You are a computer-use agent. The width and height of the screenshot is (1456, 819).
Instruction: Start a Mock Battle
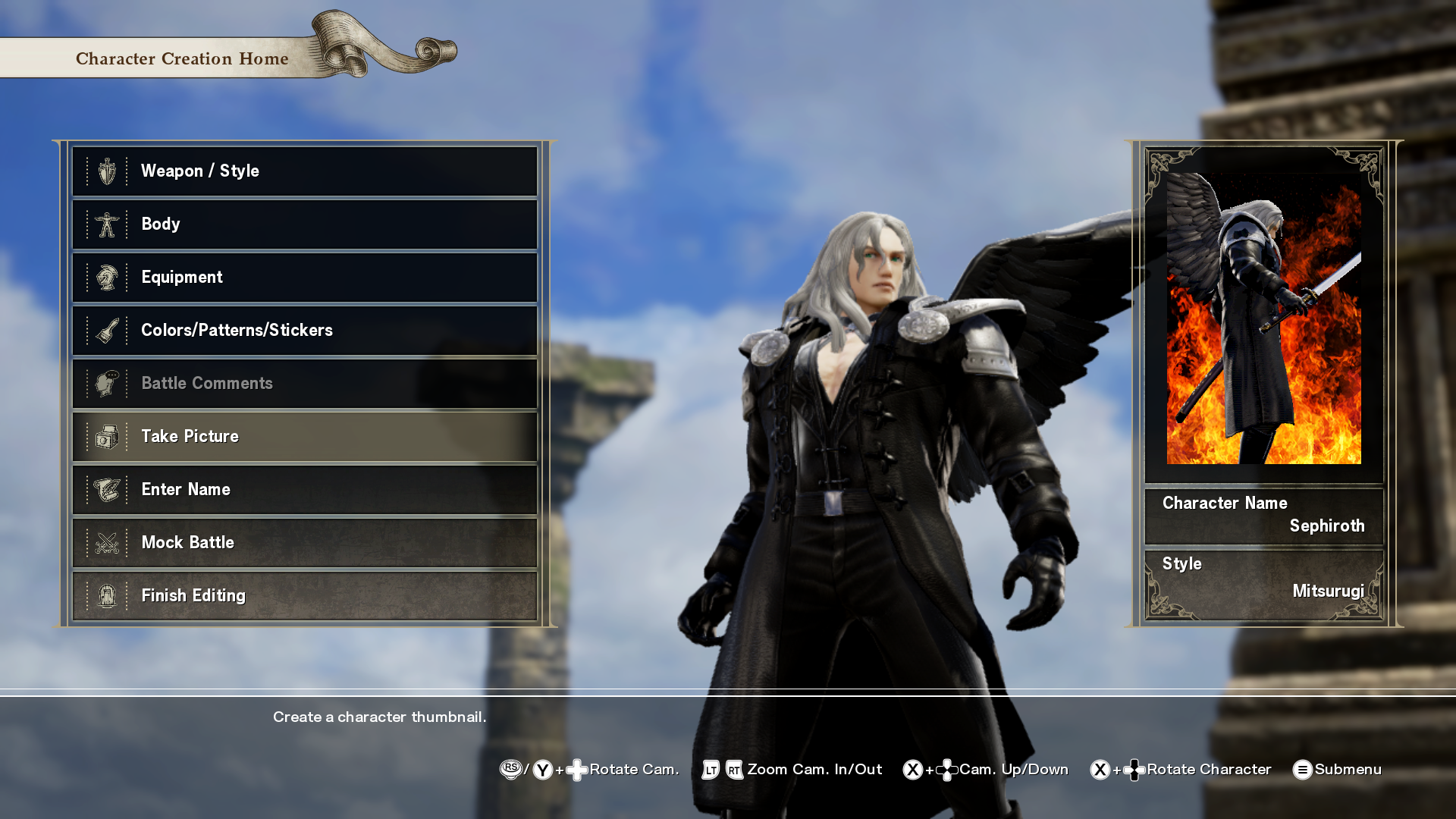[304, 543]
